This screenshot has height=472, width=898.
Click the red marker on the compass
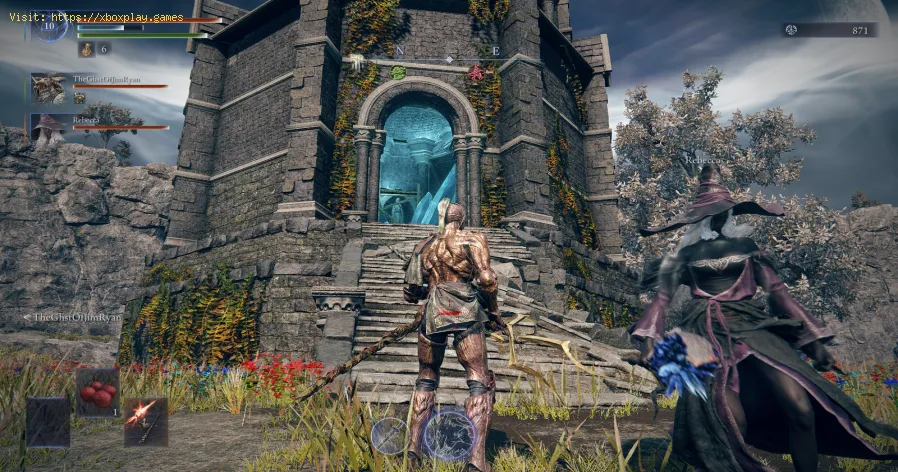476,72
